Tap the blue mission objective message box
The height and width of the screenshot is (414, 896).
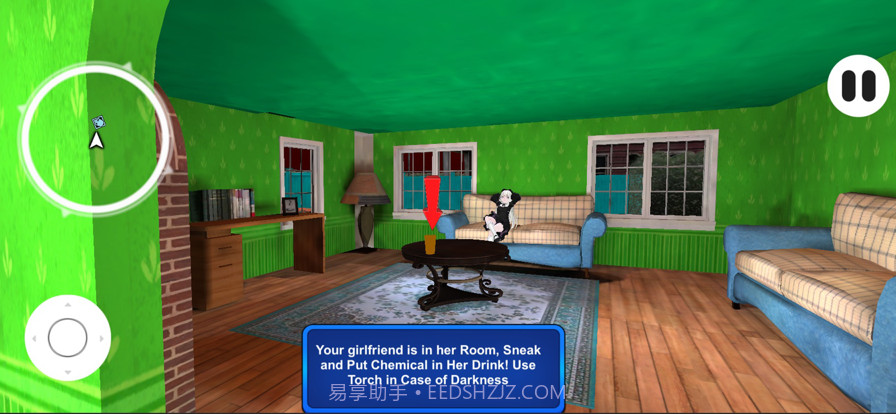pos(434,364)
